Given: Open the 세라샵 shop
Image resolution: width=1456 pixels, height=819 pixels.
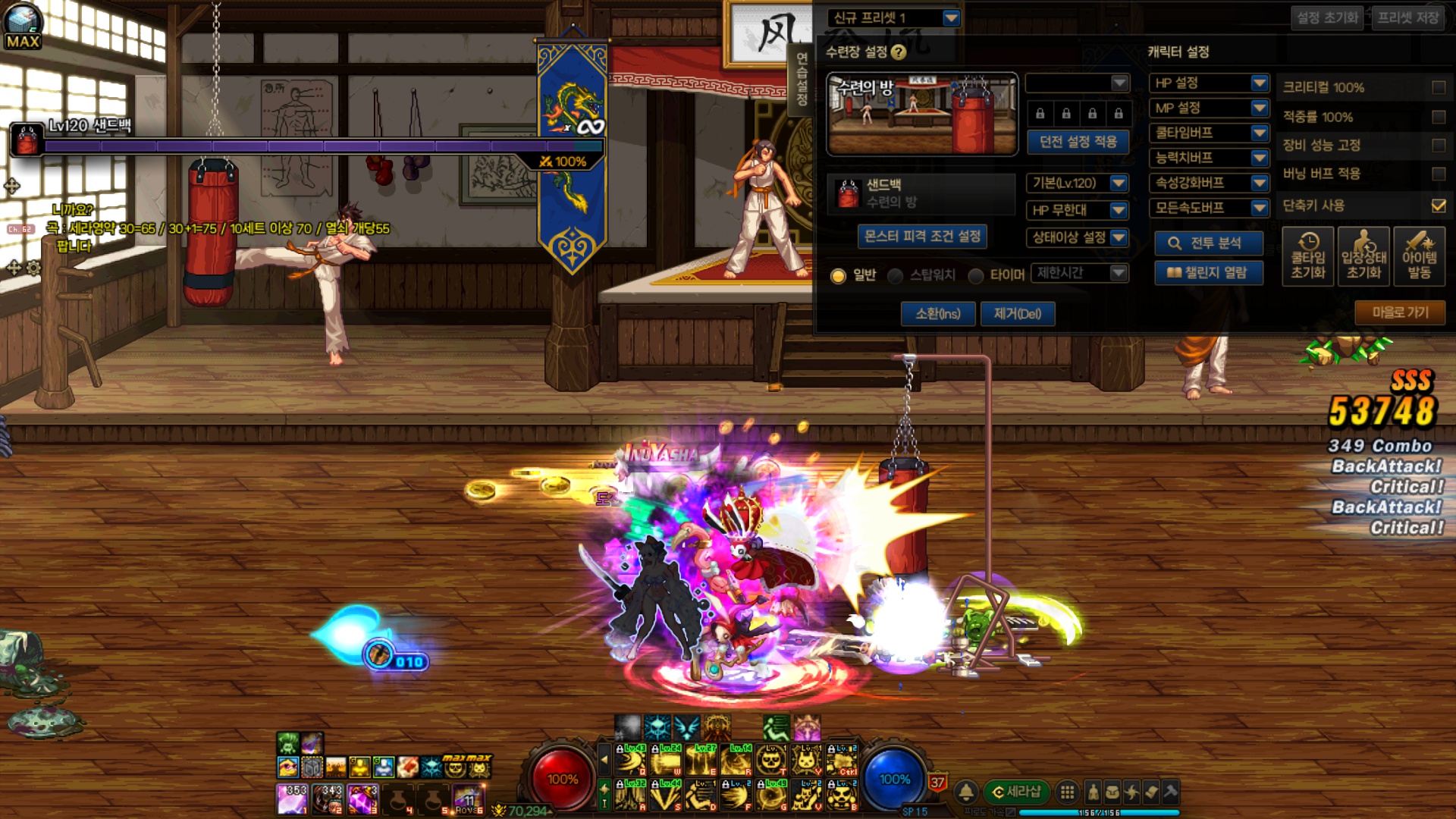Looking at the screenshot, I should pos(1016,792).
